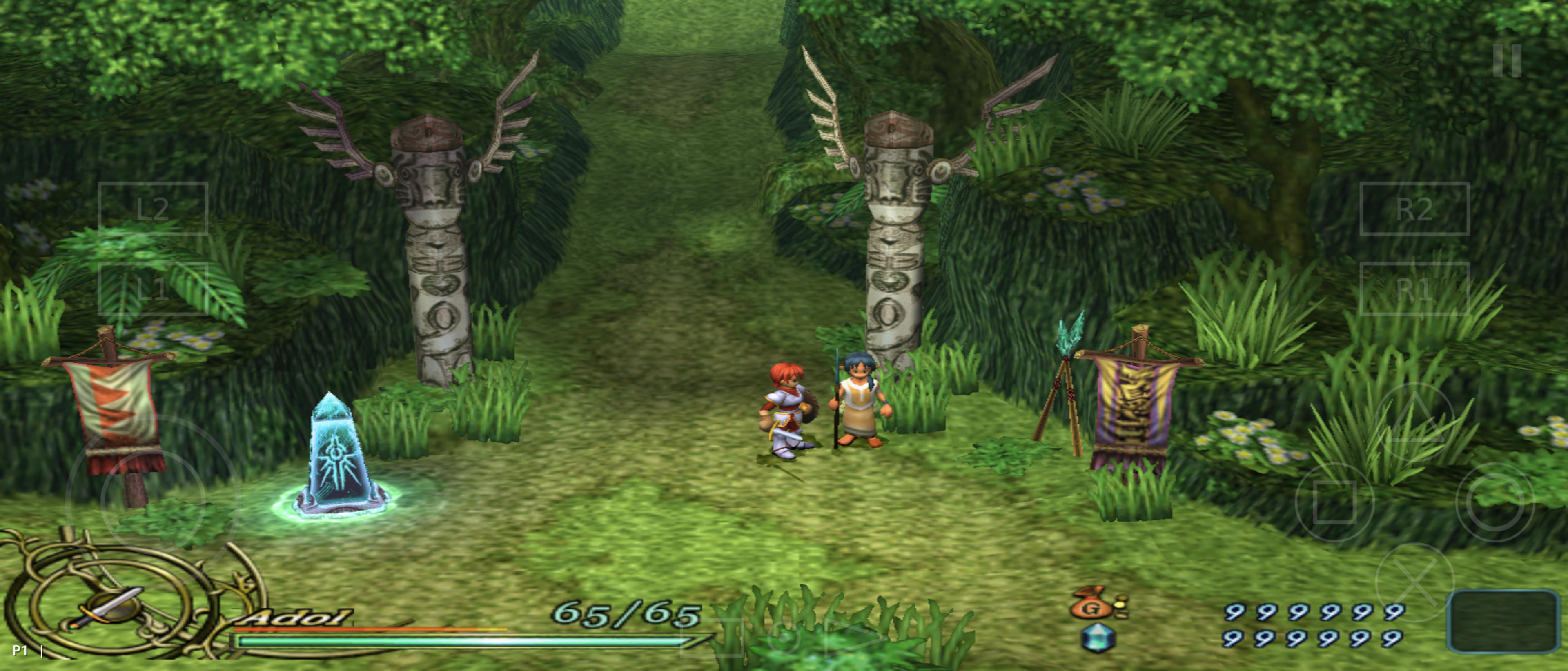Tap the R2 touch button
This screenshot has height=671, width=1568.
(1414, 209)
